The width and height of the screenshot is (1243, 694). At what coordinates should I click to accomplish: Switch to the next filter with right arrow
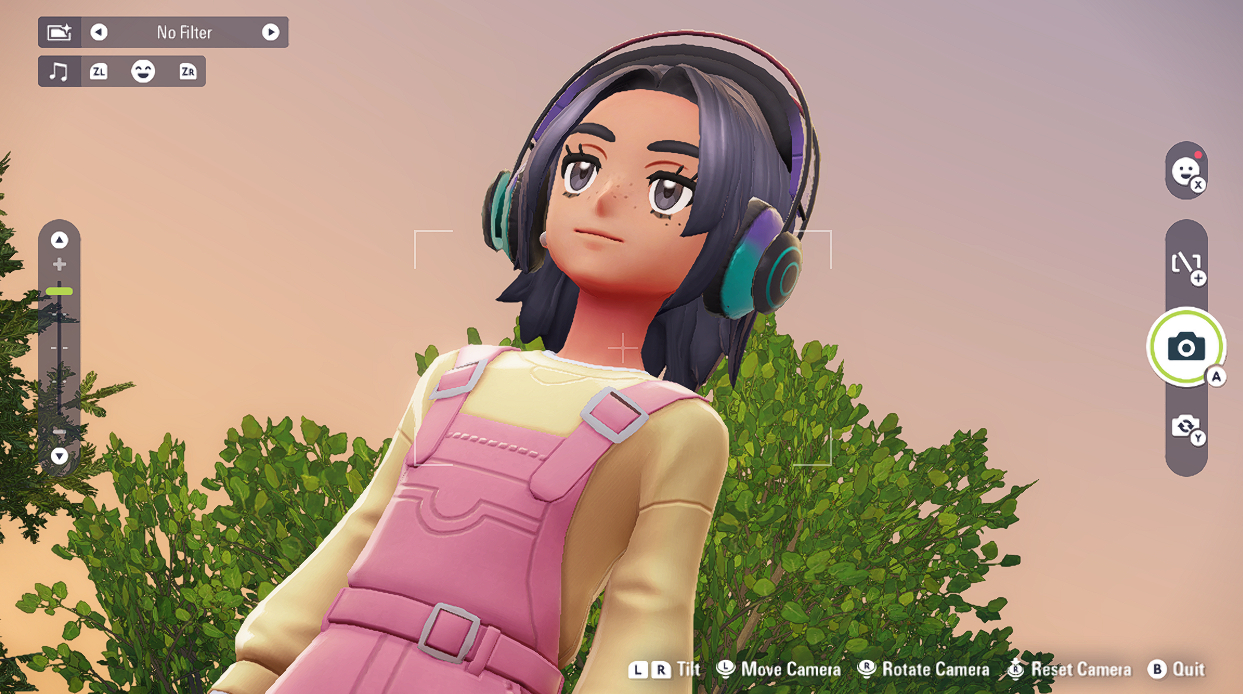coord(270,32)
